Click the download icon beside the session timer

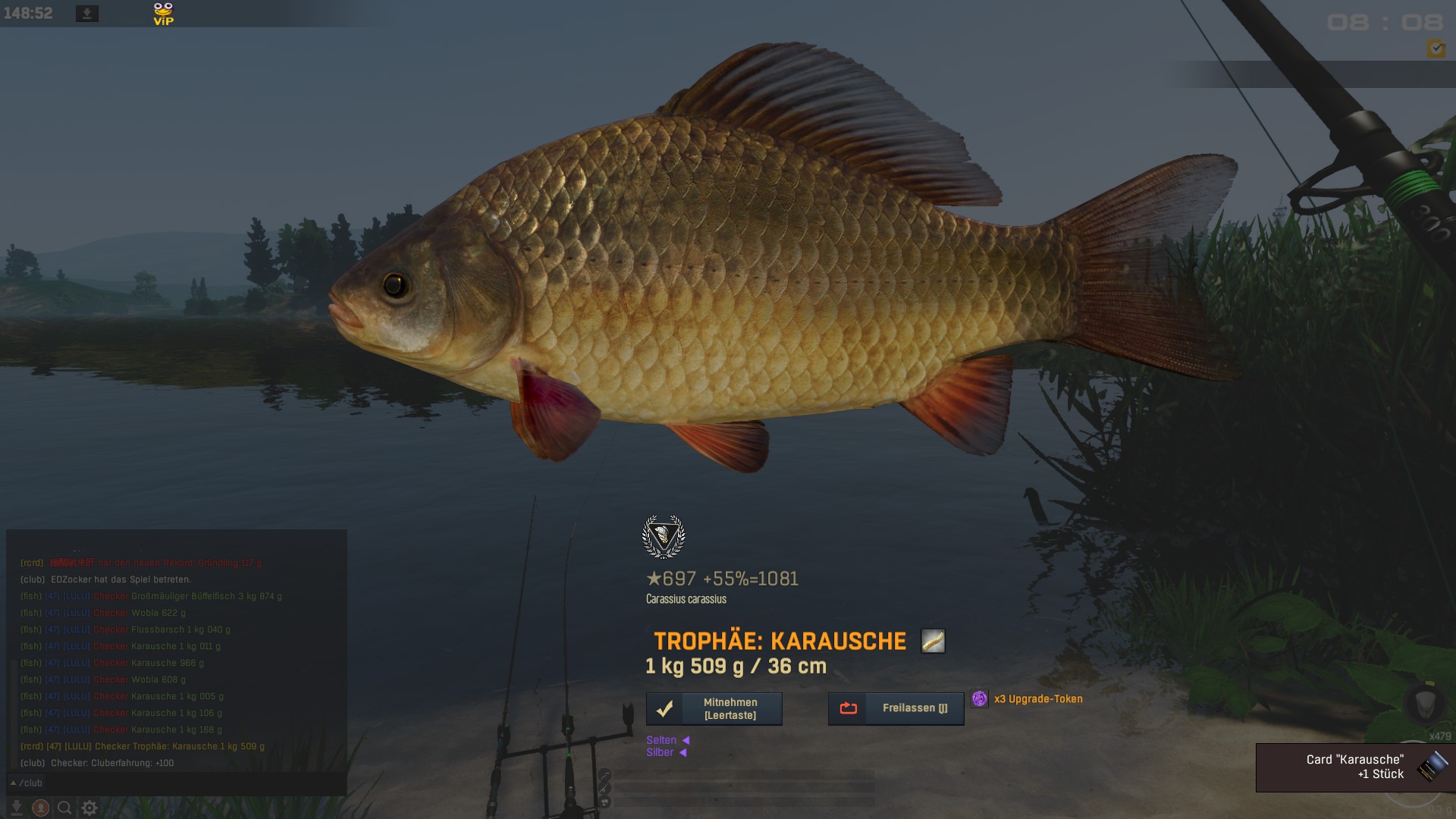pyautogui.click(x=87, y=14)
